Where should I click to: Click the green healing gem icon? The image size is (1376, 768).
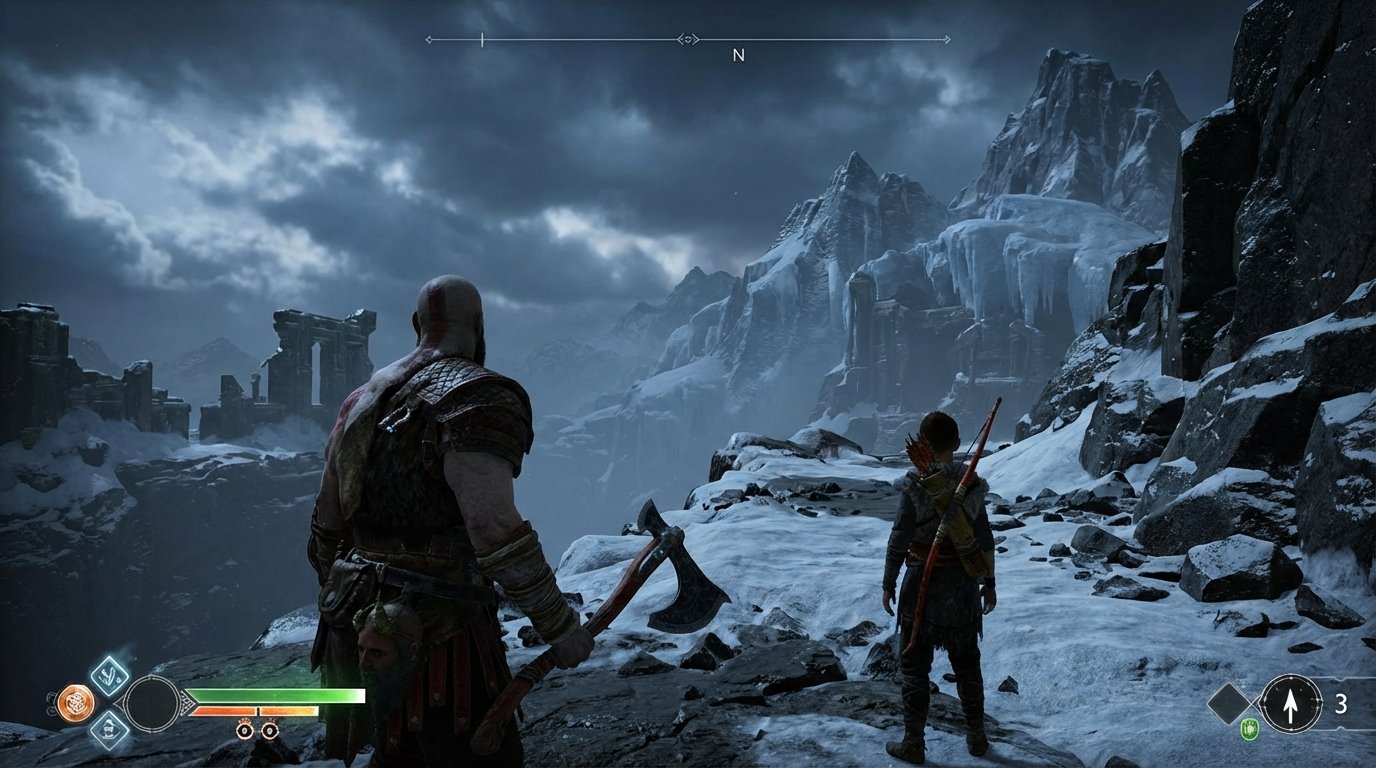[1251, 728]
